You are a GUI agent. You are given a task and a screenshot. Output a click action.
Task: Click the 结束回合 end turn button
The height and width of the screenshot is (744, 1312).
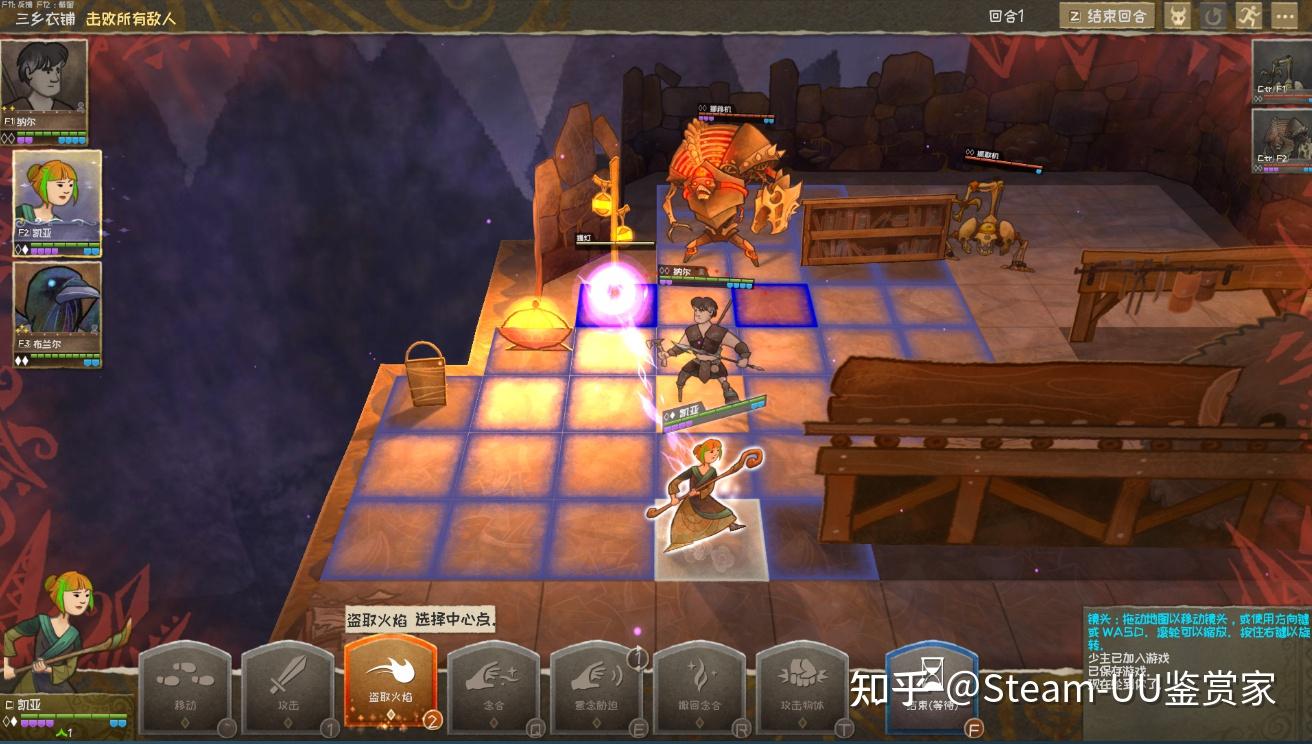[1107, 16]
